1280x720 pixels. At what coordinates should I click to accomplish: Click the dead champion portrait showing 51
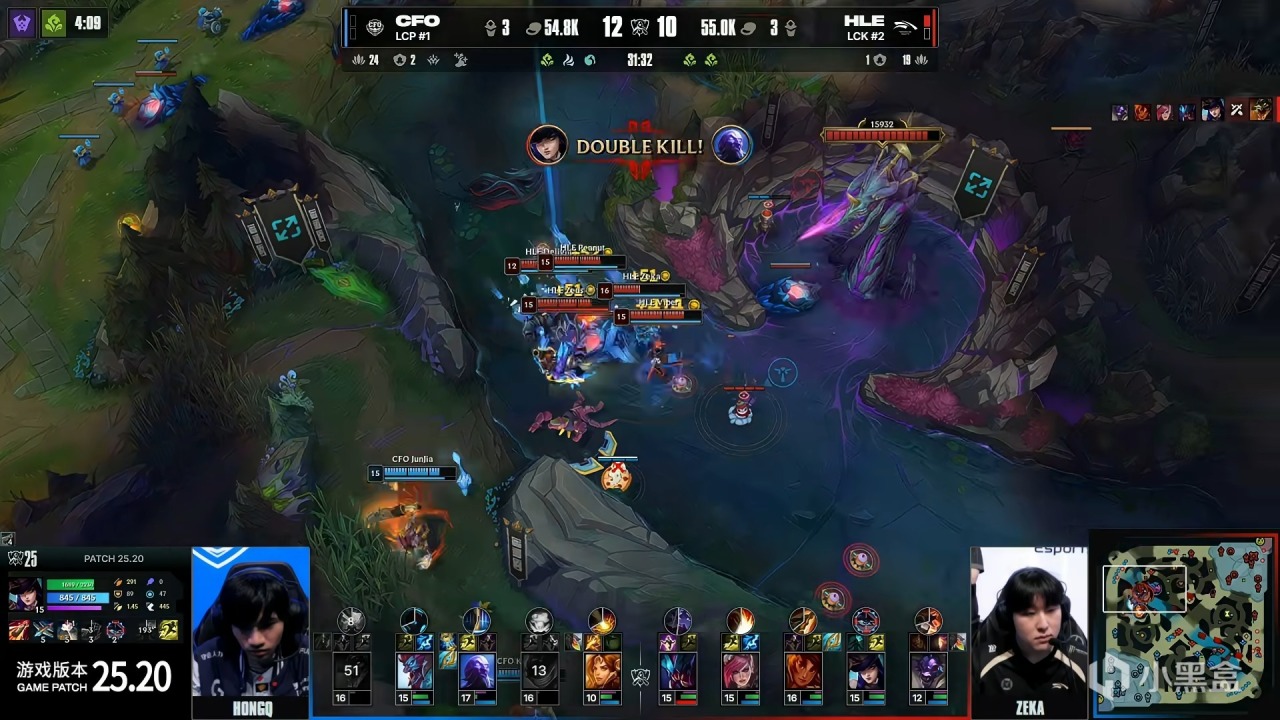(x=351, y=670)
